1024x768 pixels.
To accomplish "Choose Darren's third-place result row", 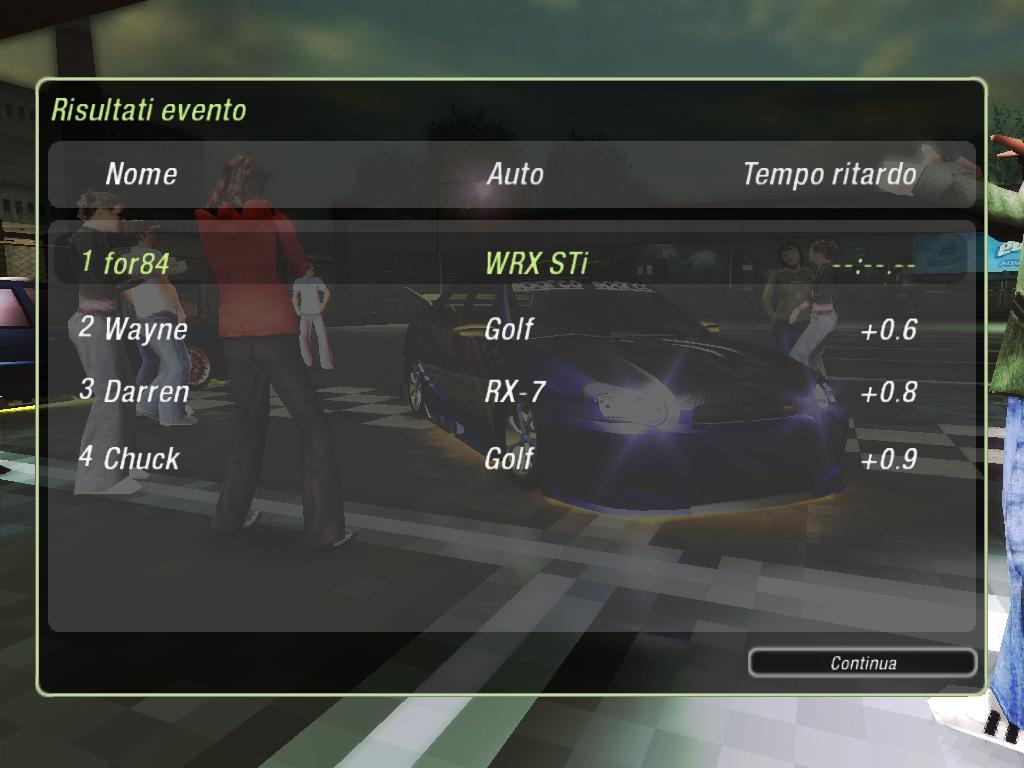I will click(510, 392).
